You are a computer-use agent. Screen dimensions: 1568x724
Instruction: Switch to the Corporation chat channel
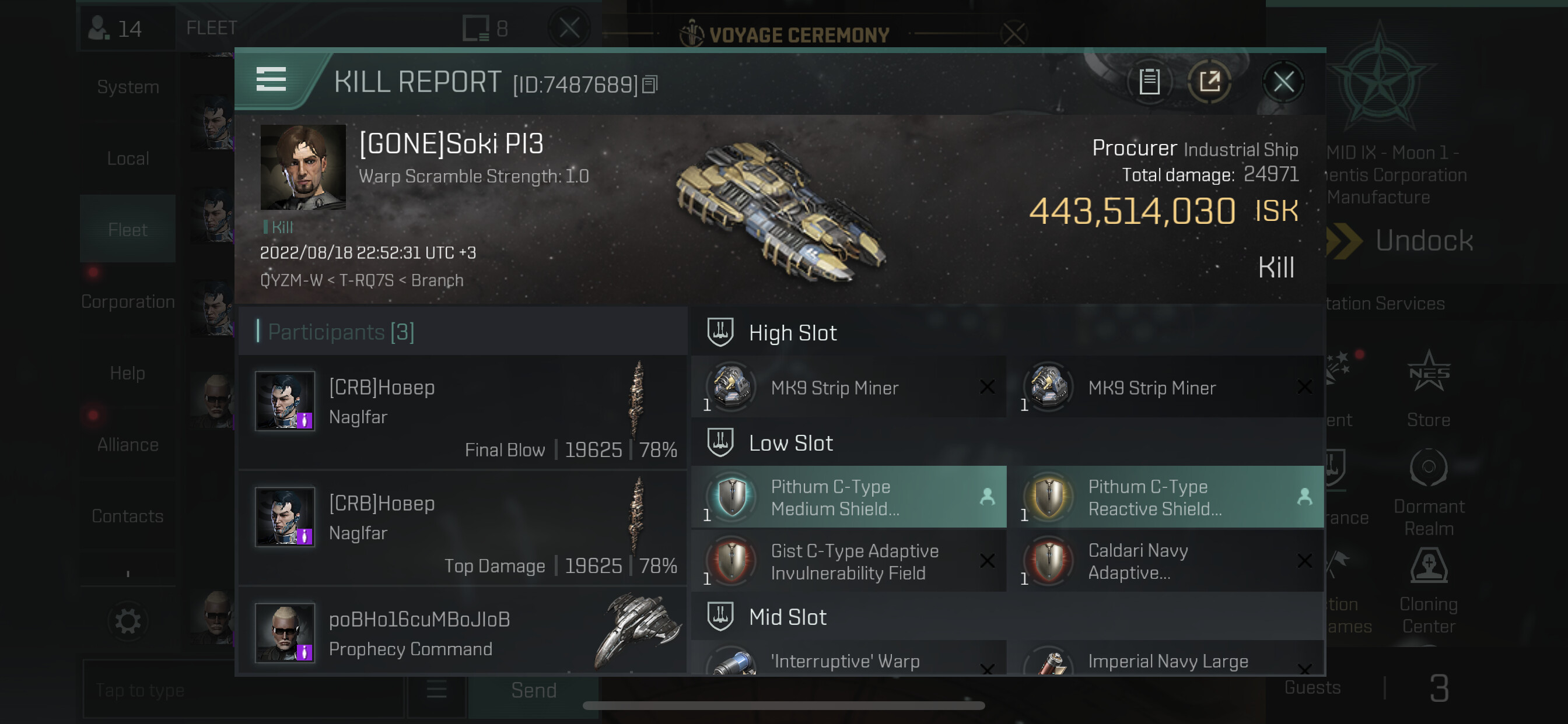pos(128,302)
